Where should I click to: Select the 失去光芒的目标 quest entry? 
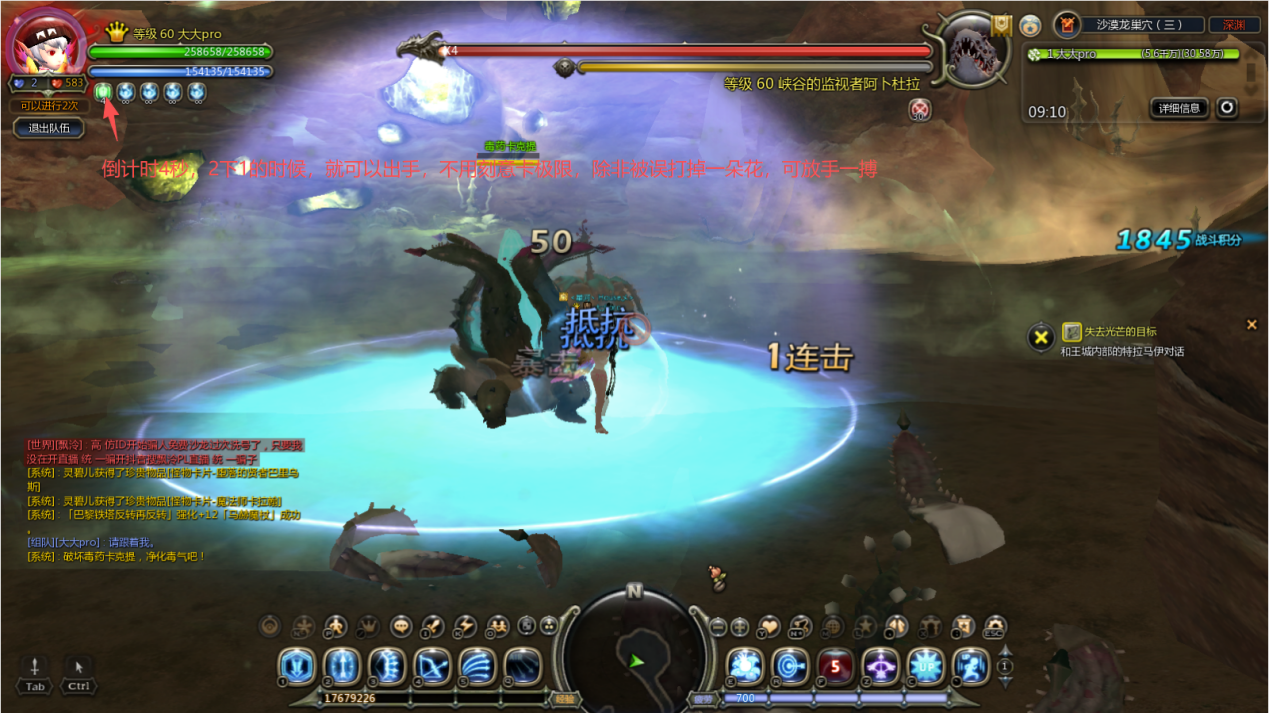click(x=1120, y=332)
